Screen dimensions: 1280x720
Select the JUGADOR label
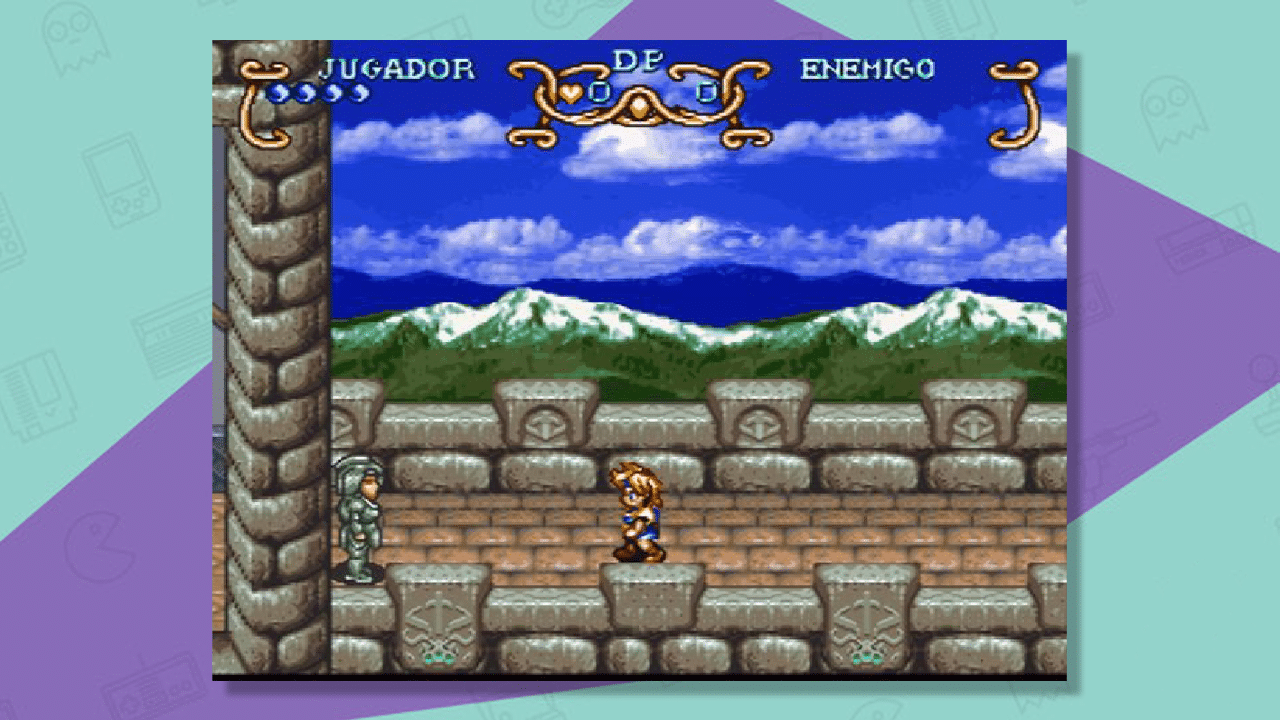pyautogui.click(x=398, y=67)
